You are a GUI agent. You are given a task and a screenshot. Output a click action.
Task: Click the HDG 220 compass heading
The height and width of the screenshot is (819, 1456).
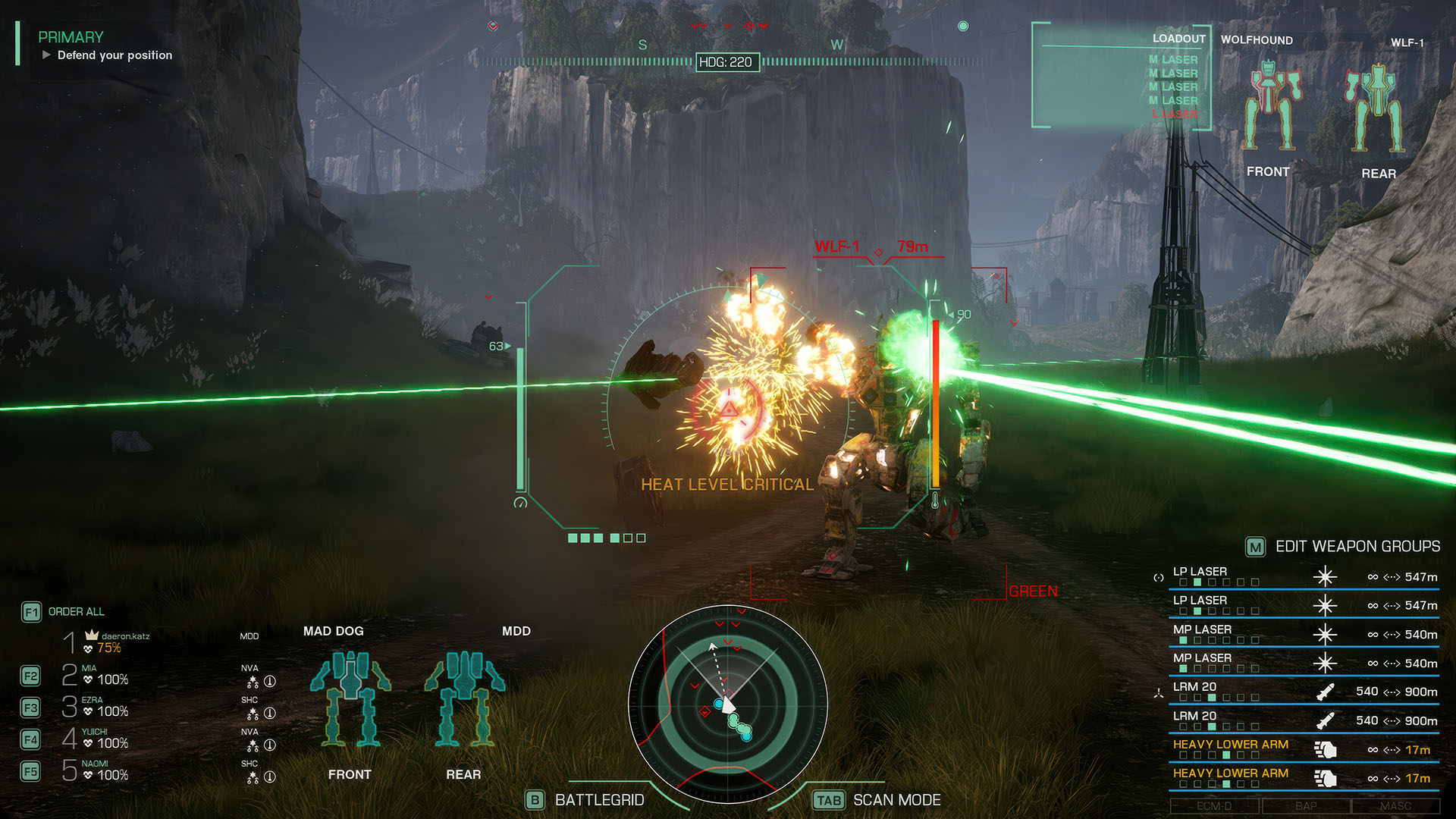point(726,62)
